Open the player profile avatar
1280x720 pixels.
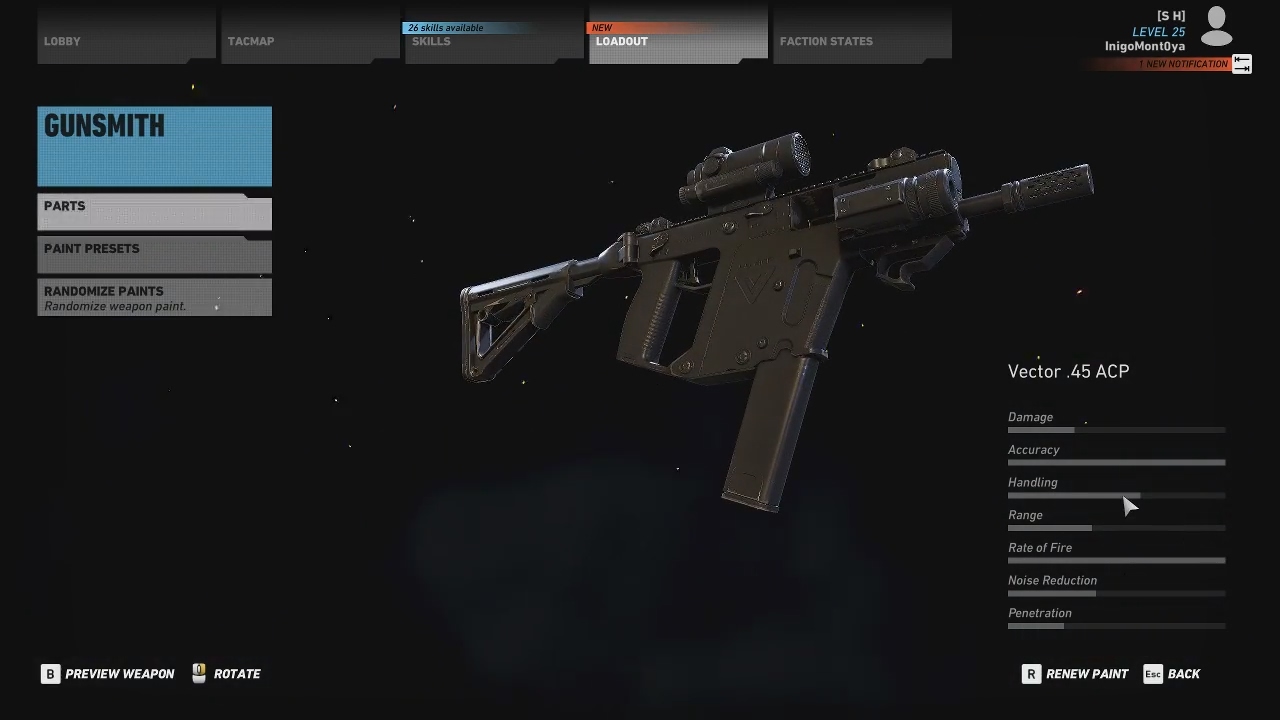click(x=1216, y=26)
